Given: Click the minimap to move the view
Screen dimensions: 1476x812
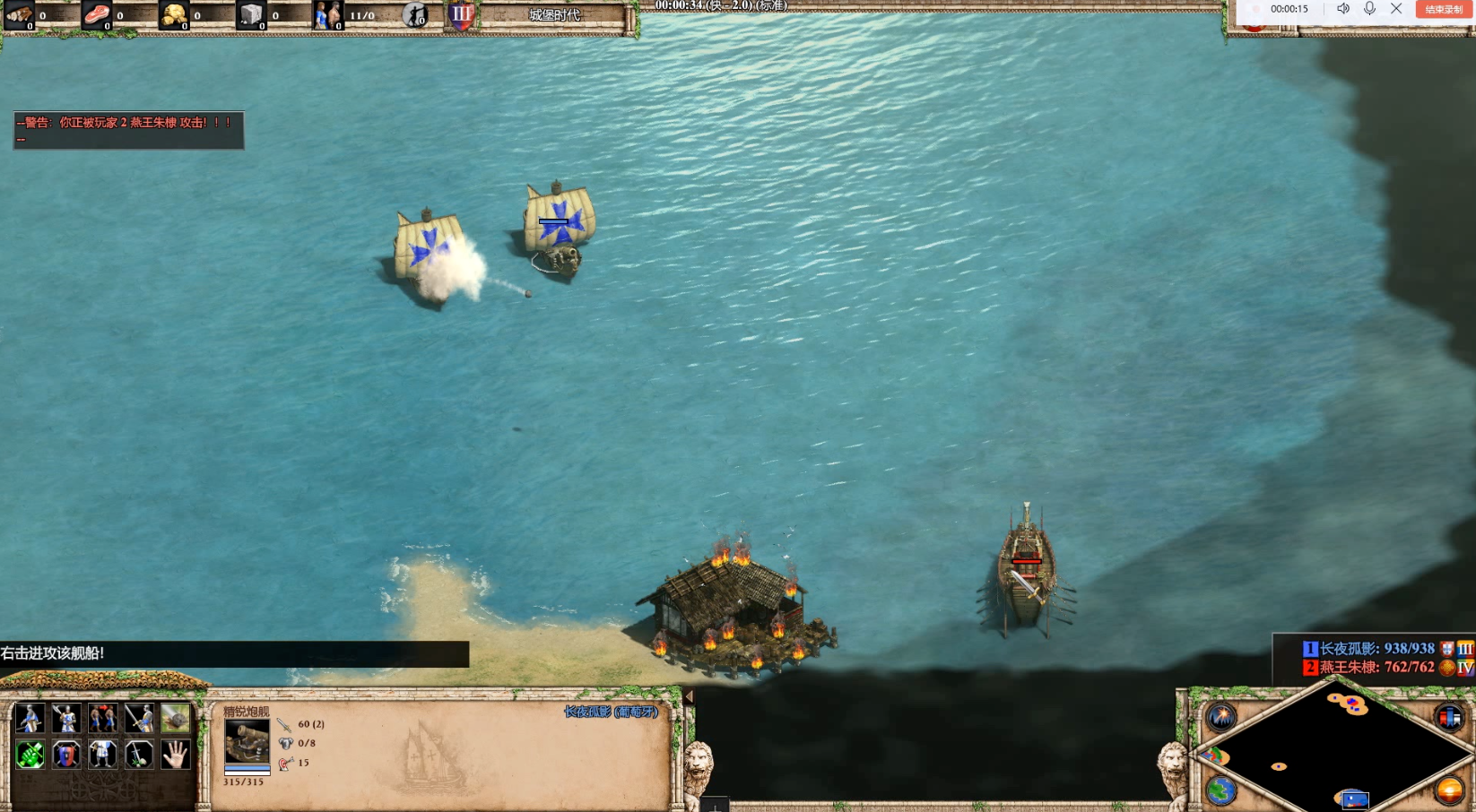Looking at the screenshot, I should pyautogui.click(x=1335, y=751).
